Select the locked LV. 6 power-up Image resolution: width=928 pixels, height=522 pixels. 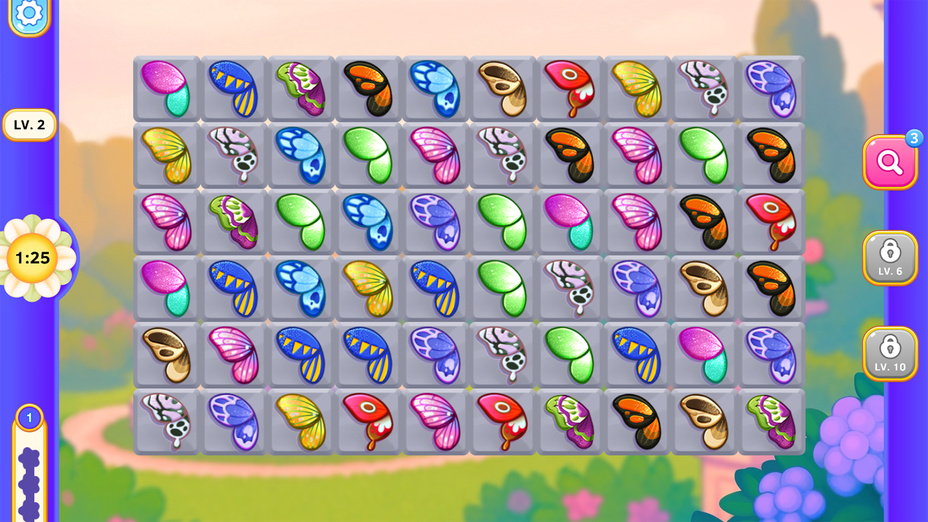(889, 257)
